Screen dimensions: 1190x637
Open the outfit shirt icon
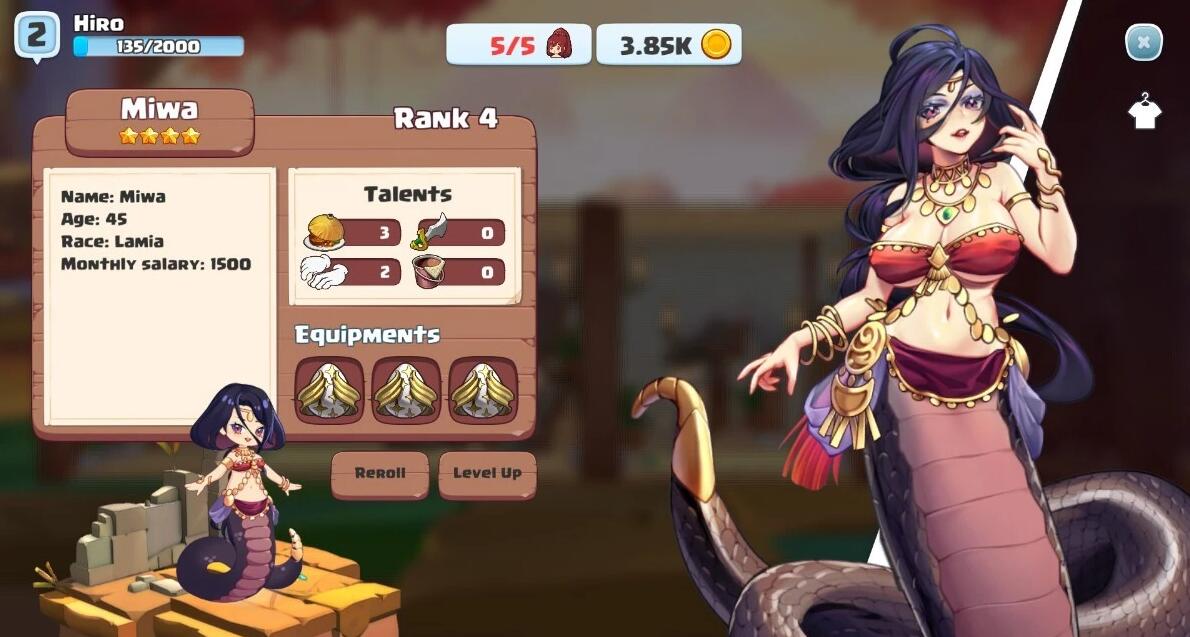pyautogui.click(x=1144, y=111)
